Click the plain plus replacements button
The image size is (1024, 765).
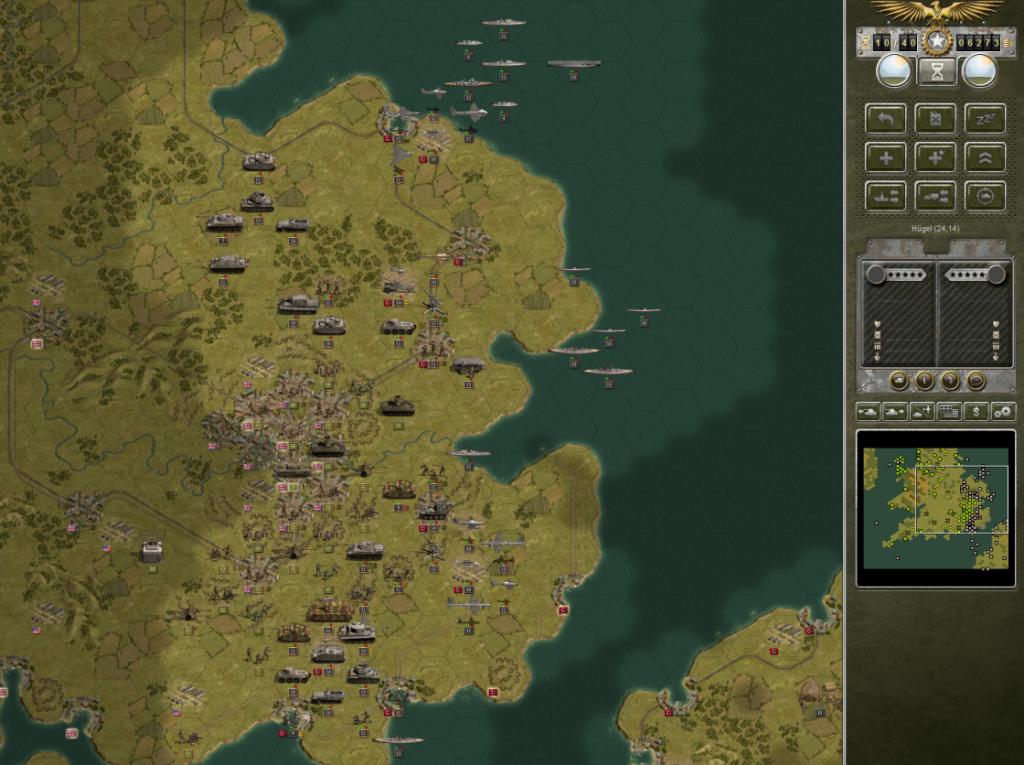click(885, 157)
